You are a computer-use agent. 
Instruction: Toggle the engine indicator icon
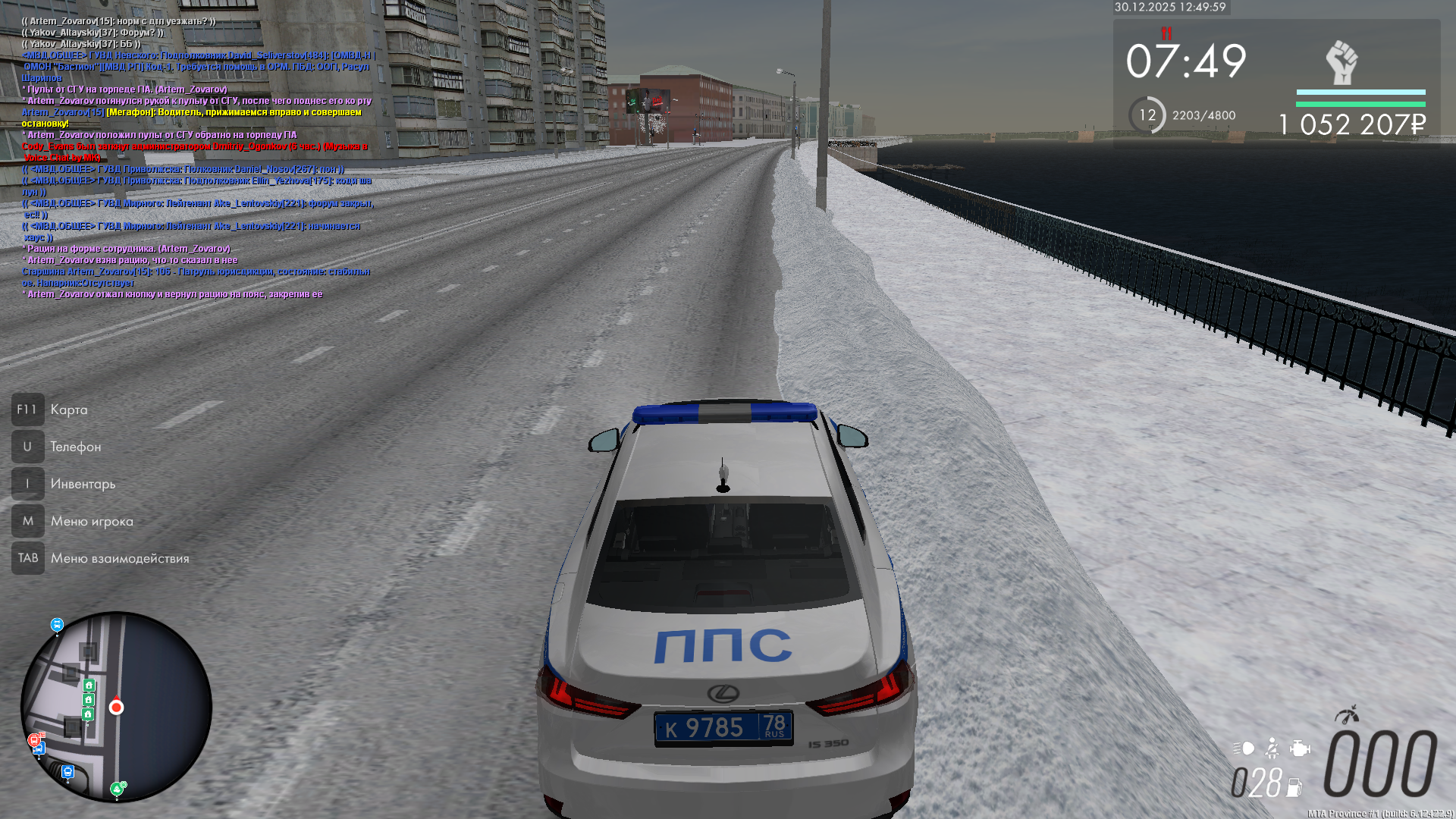[x=1299, y=748]
